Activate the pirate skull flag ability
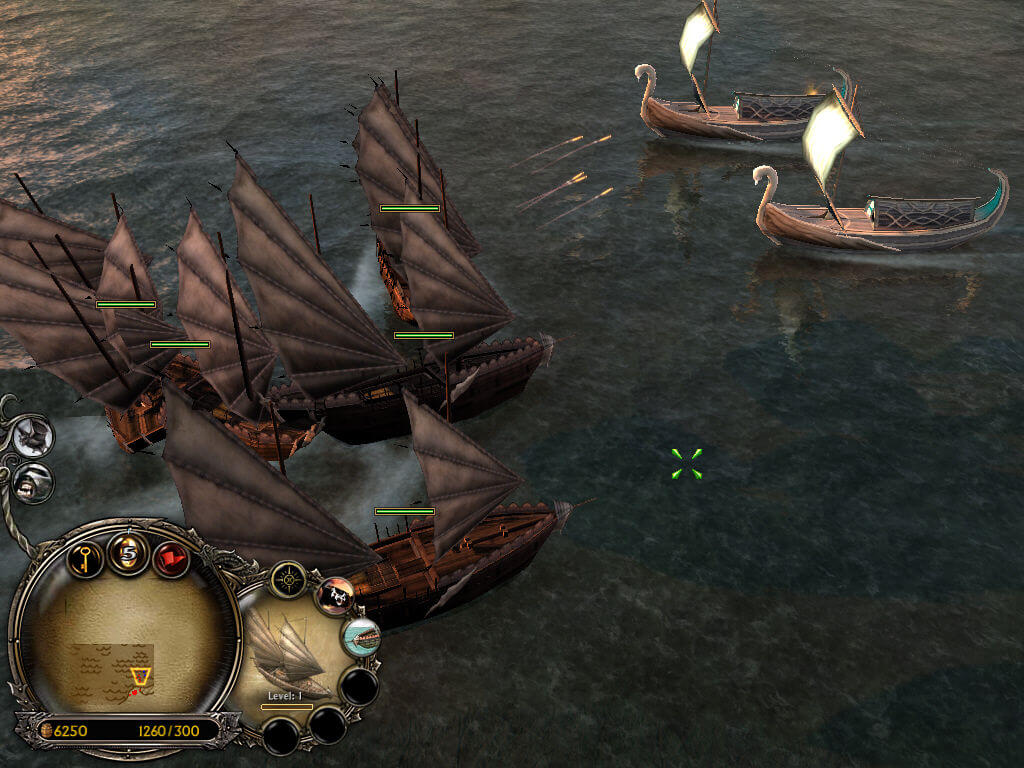 coord(335,596)
